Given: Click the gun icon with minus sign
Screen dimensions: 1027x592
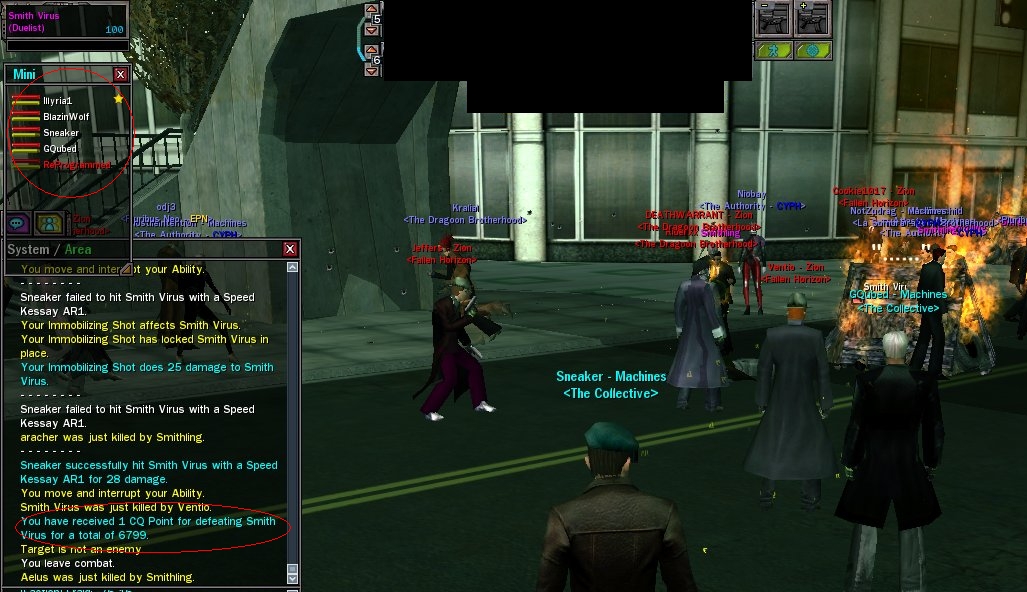Looking at the screenshot, I should 773,20.
